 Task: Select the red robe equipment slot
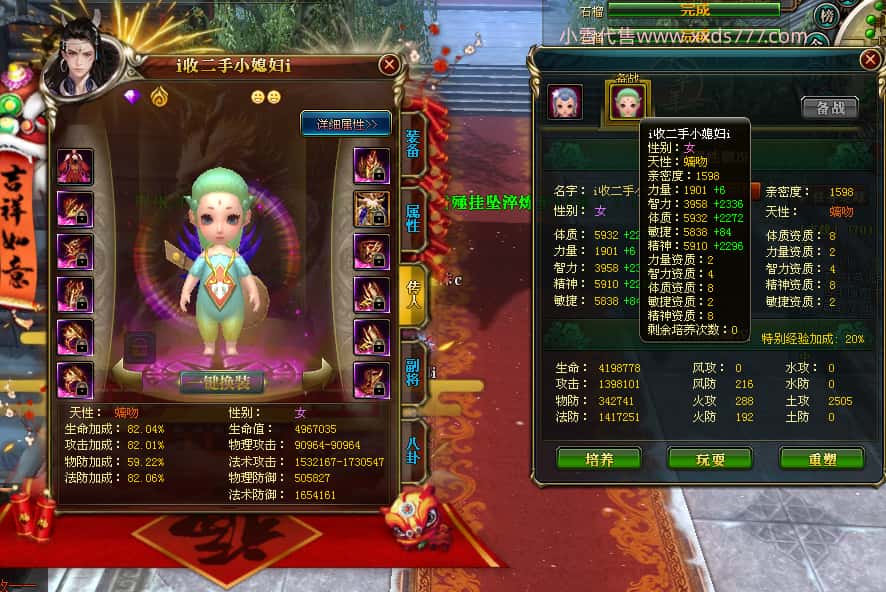coord(75,167)
